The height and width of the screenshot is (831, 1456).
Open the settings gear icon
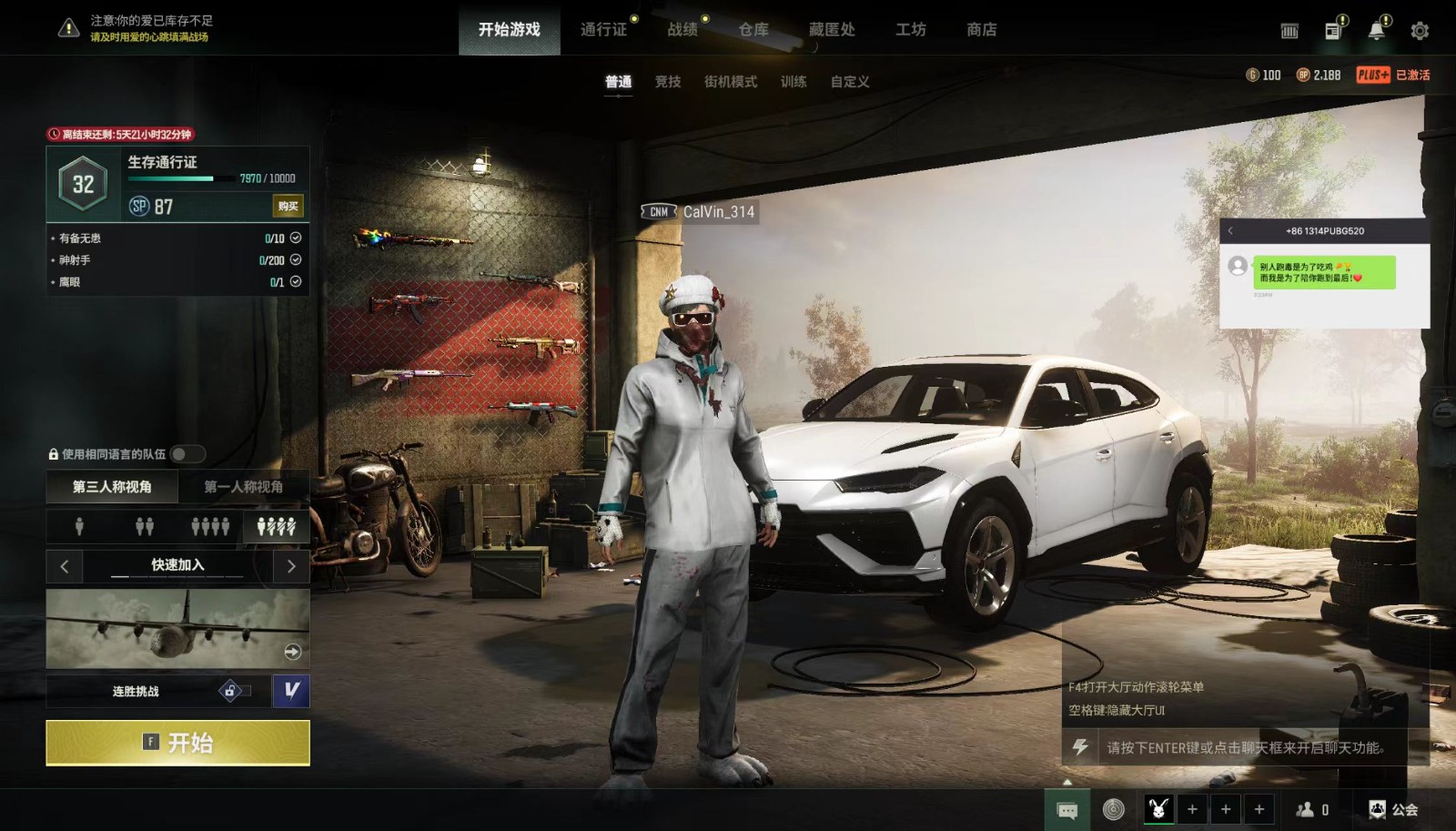1419,31
